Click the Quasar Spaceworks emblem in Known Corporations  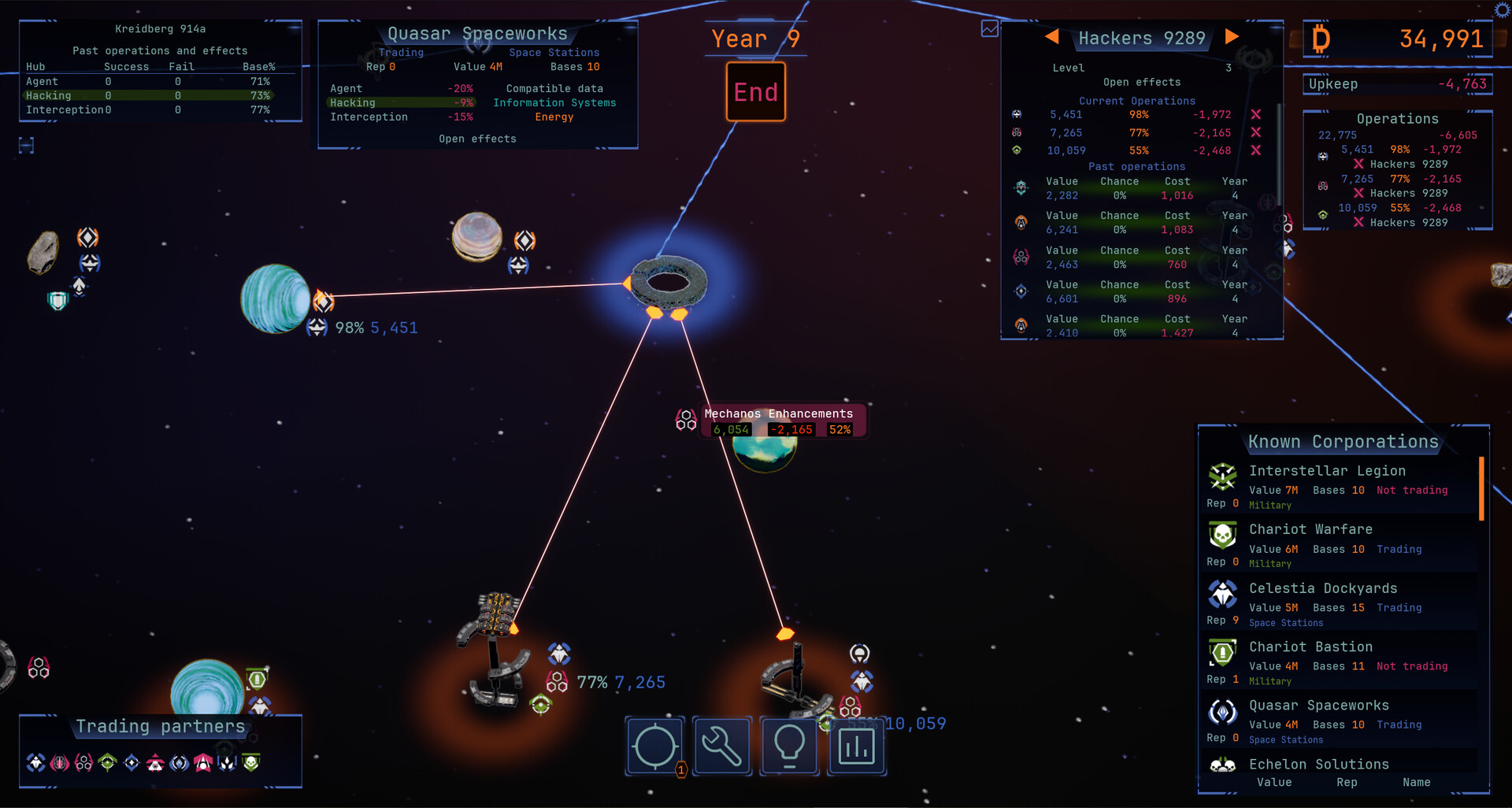tap(1222, 713)
